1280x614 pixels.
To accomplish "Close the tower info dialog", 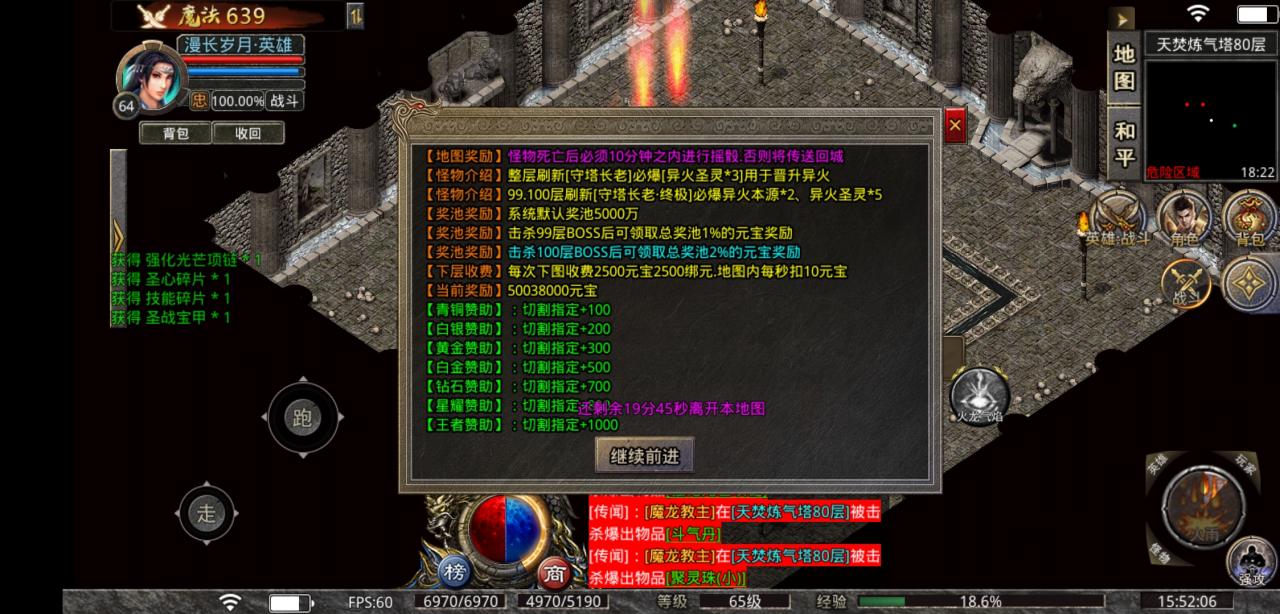I will coord(955,126).
